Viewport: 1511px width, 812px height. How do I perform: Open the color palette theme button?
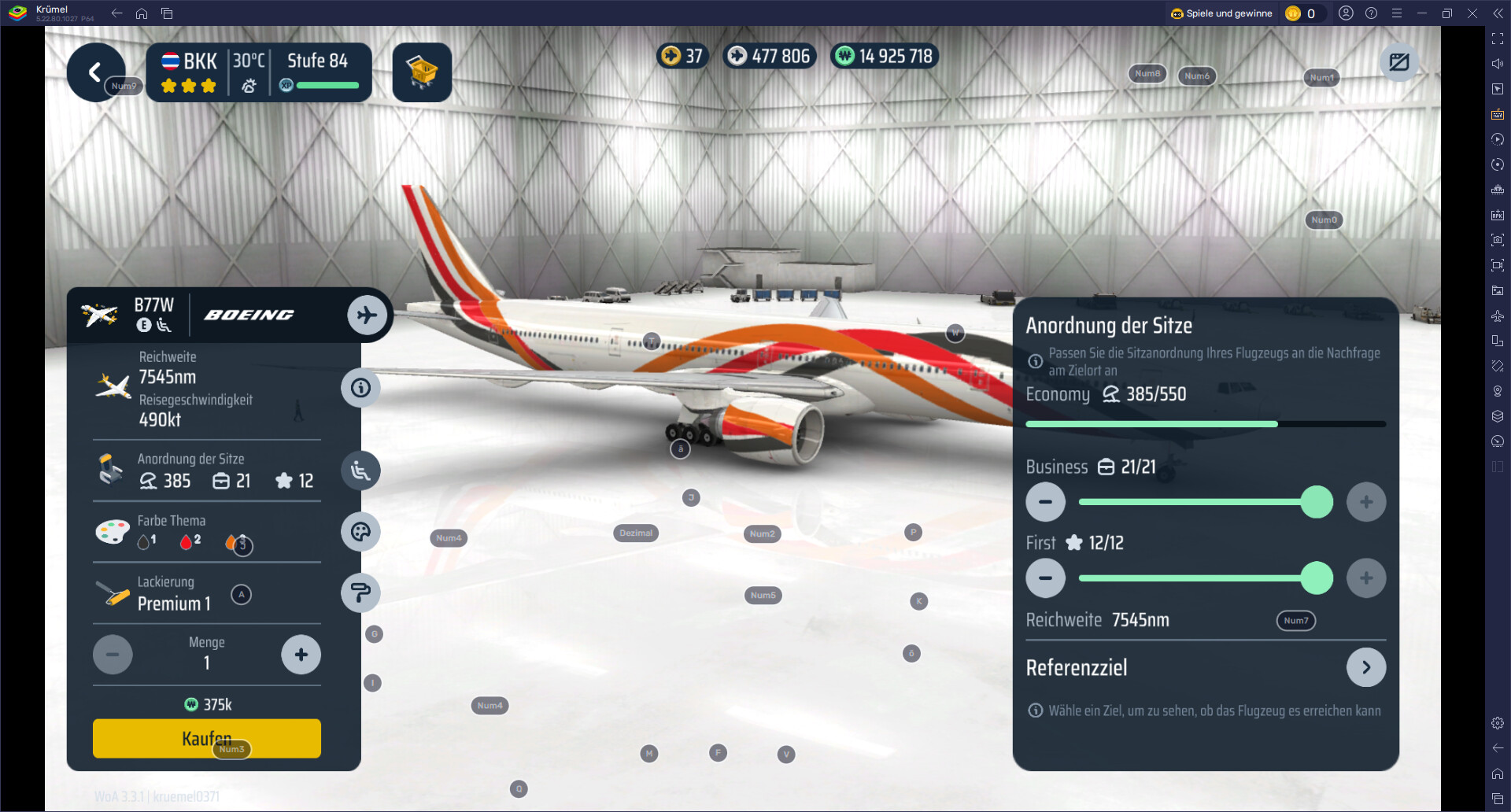360,533
